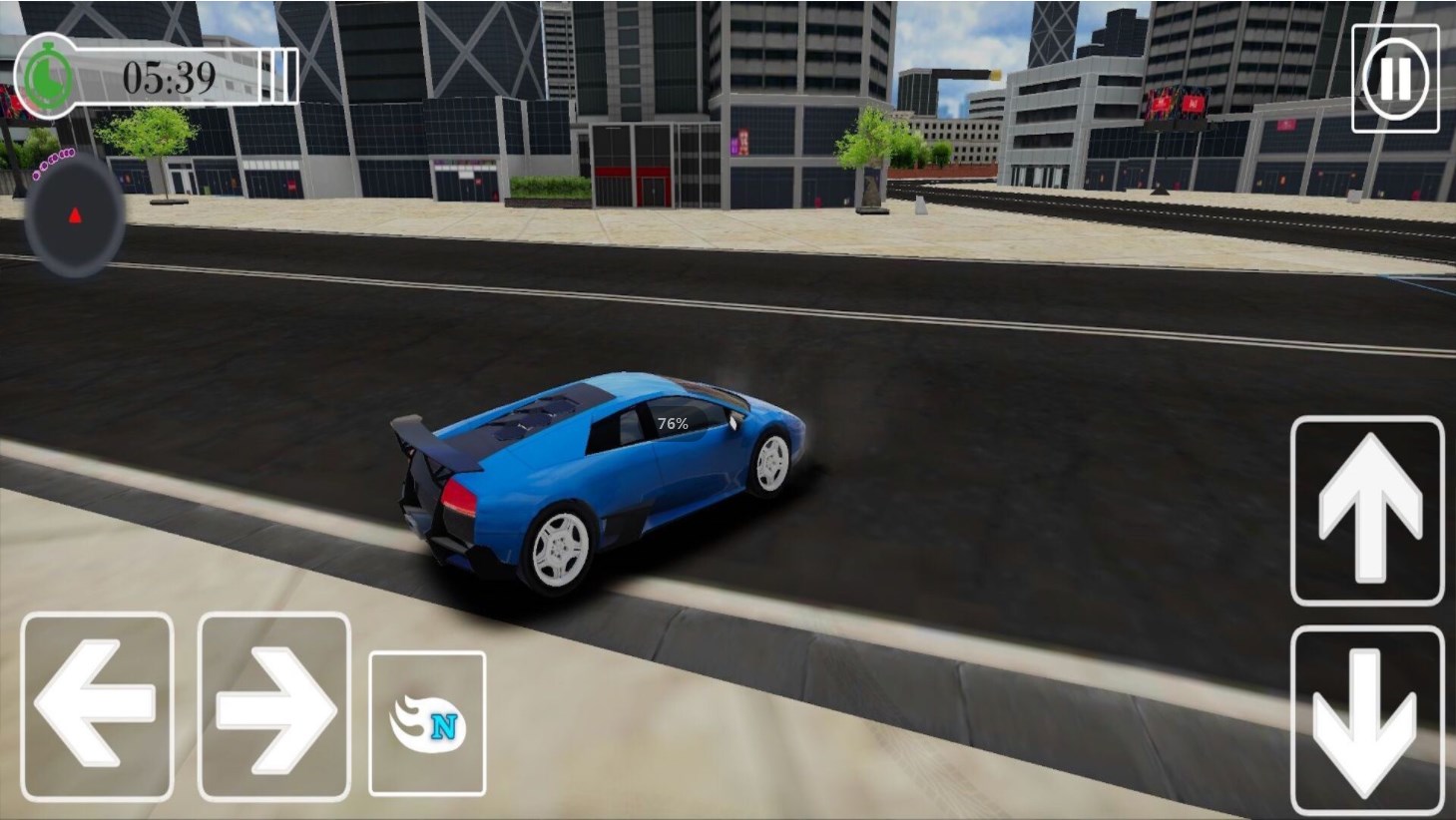Tap the circular minimap radar
The height and width of the screenshot is (820, 1456).
pos(75,216)
